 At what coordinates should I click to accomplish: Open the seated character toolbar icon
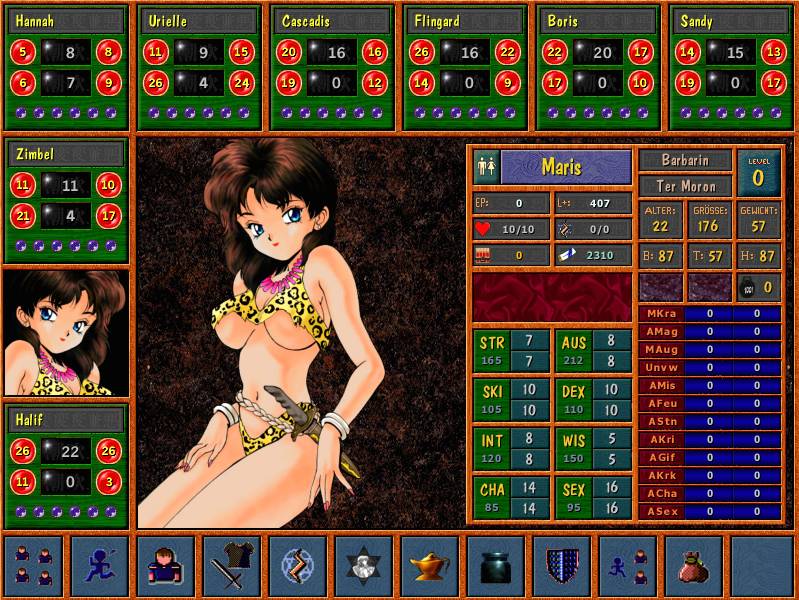[165, 566]
